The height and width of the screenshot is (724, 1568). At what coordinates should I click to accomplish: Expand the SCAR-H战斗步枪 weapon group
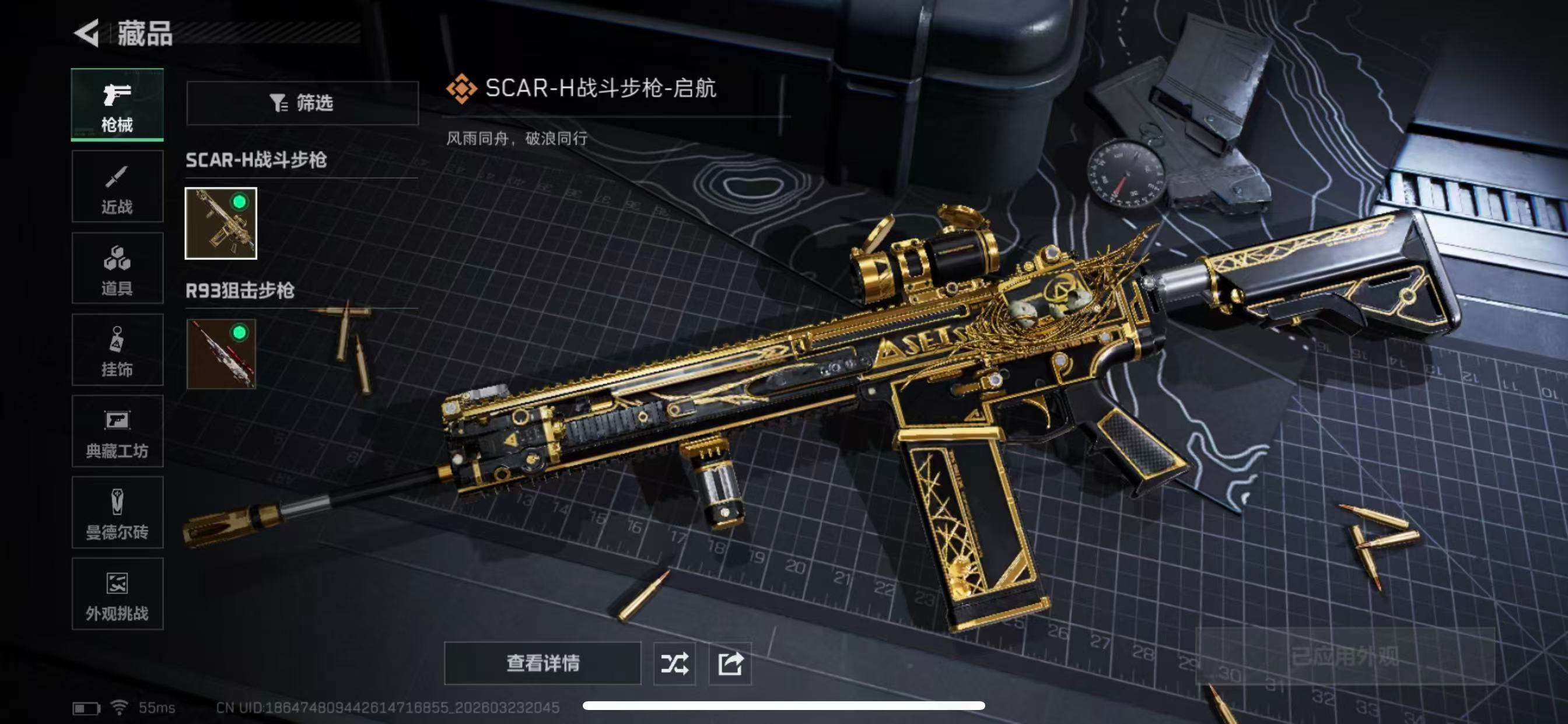coord(256,160)
